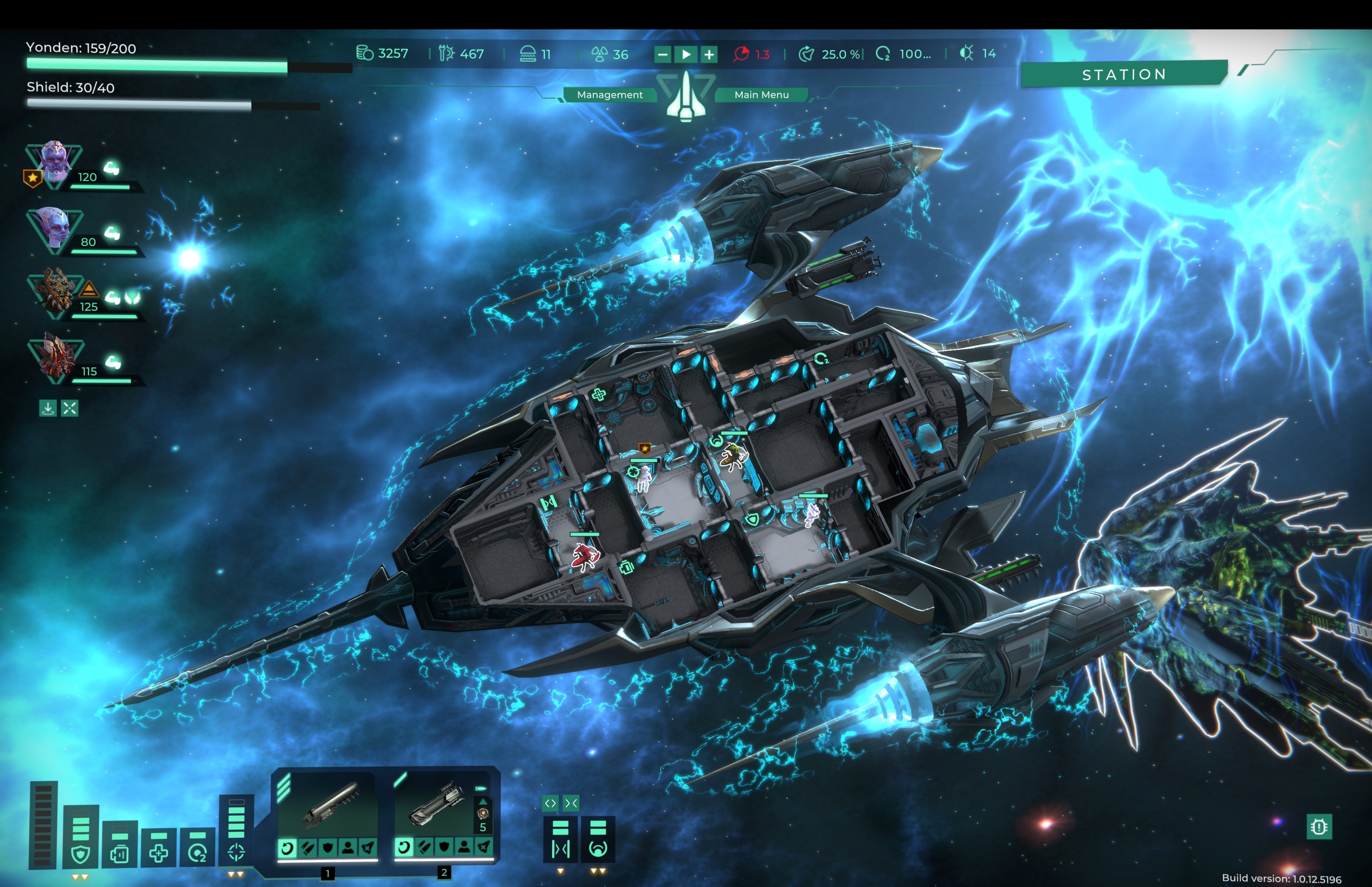Click the save crew positions download icon
Screen dimensions: 1372x887
pyautogui.click(x=48, y=409)
